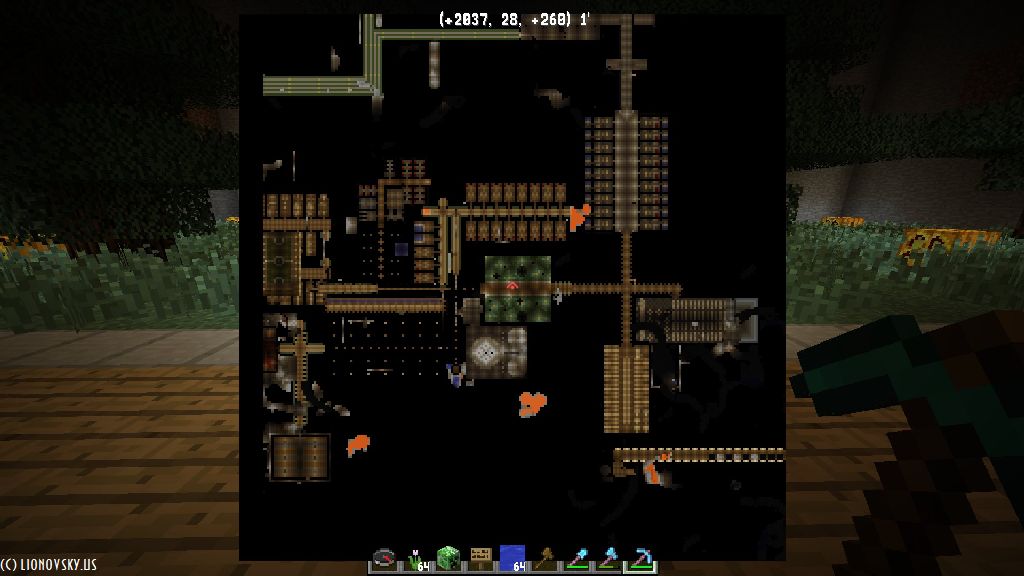Click the red player arrow on the map
The height and width of the screenshot is (576, 1024).
[x=512, y=286]
